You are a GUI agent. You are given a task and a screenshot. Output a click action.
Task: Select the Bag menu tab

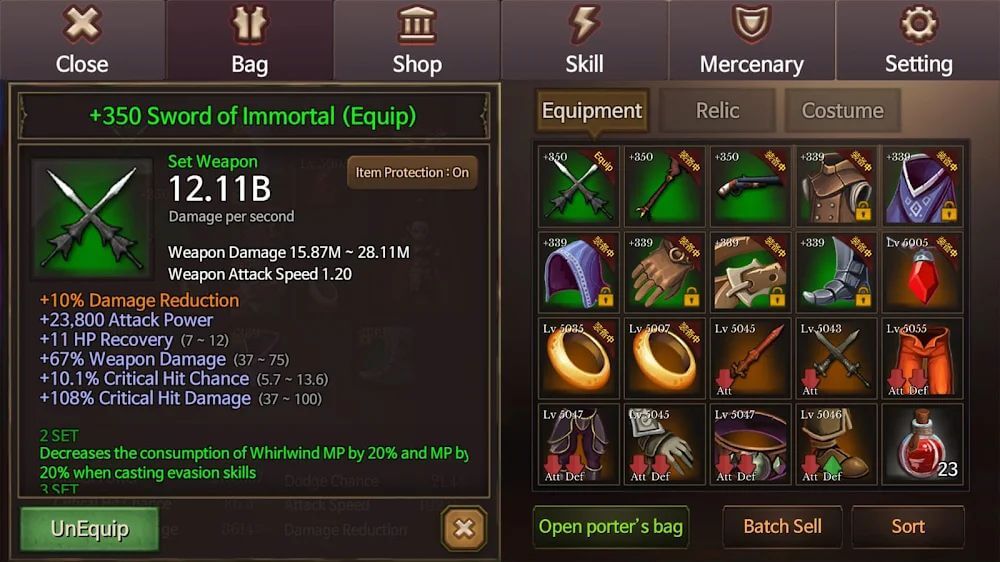coord(249,41)
